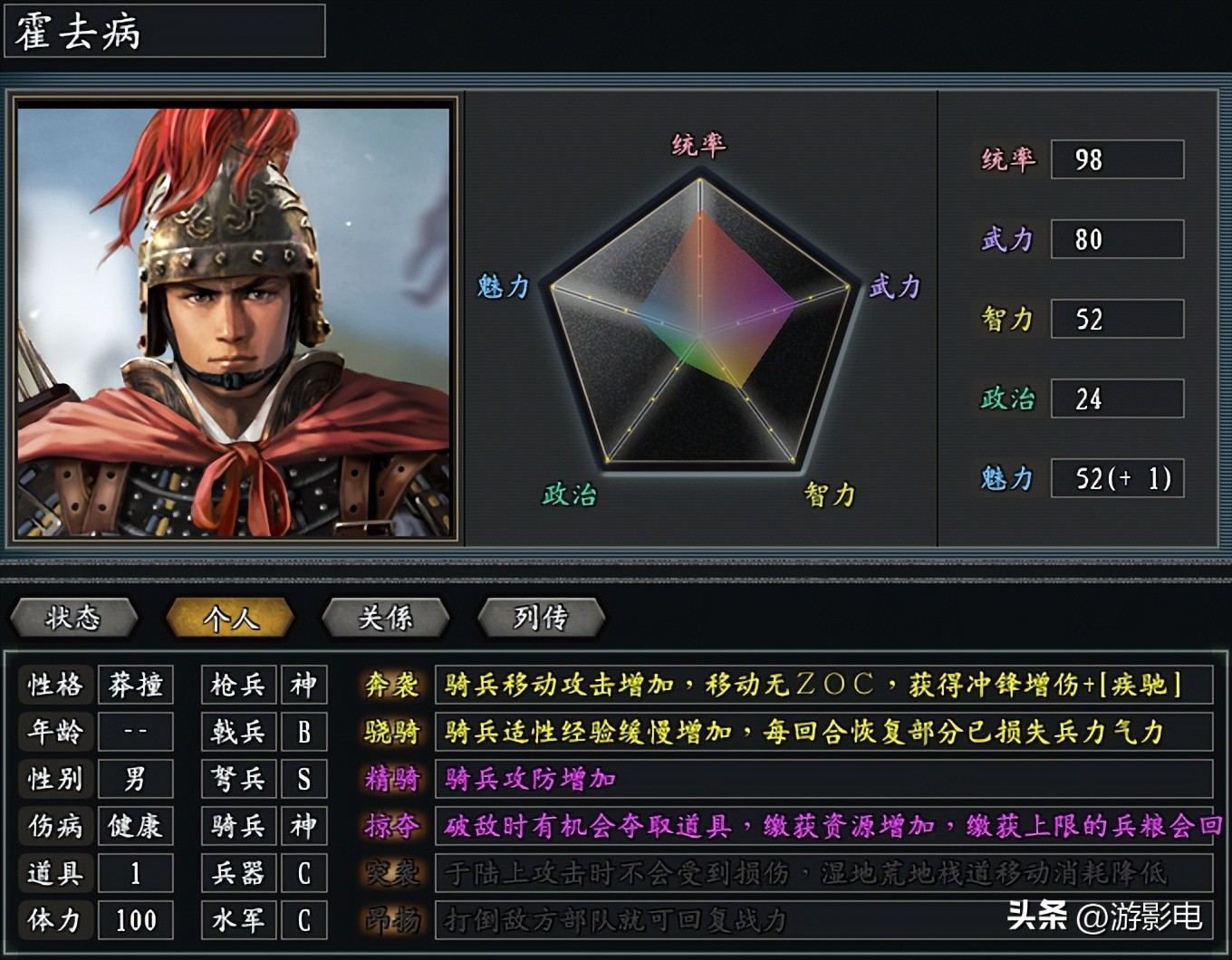This screenshot has height=960, width=1232.
Task: Click the 昂扬 skill at the bottom
Action: coord(391,919)
